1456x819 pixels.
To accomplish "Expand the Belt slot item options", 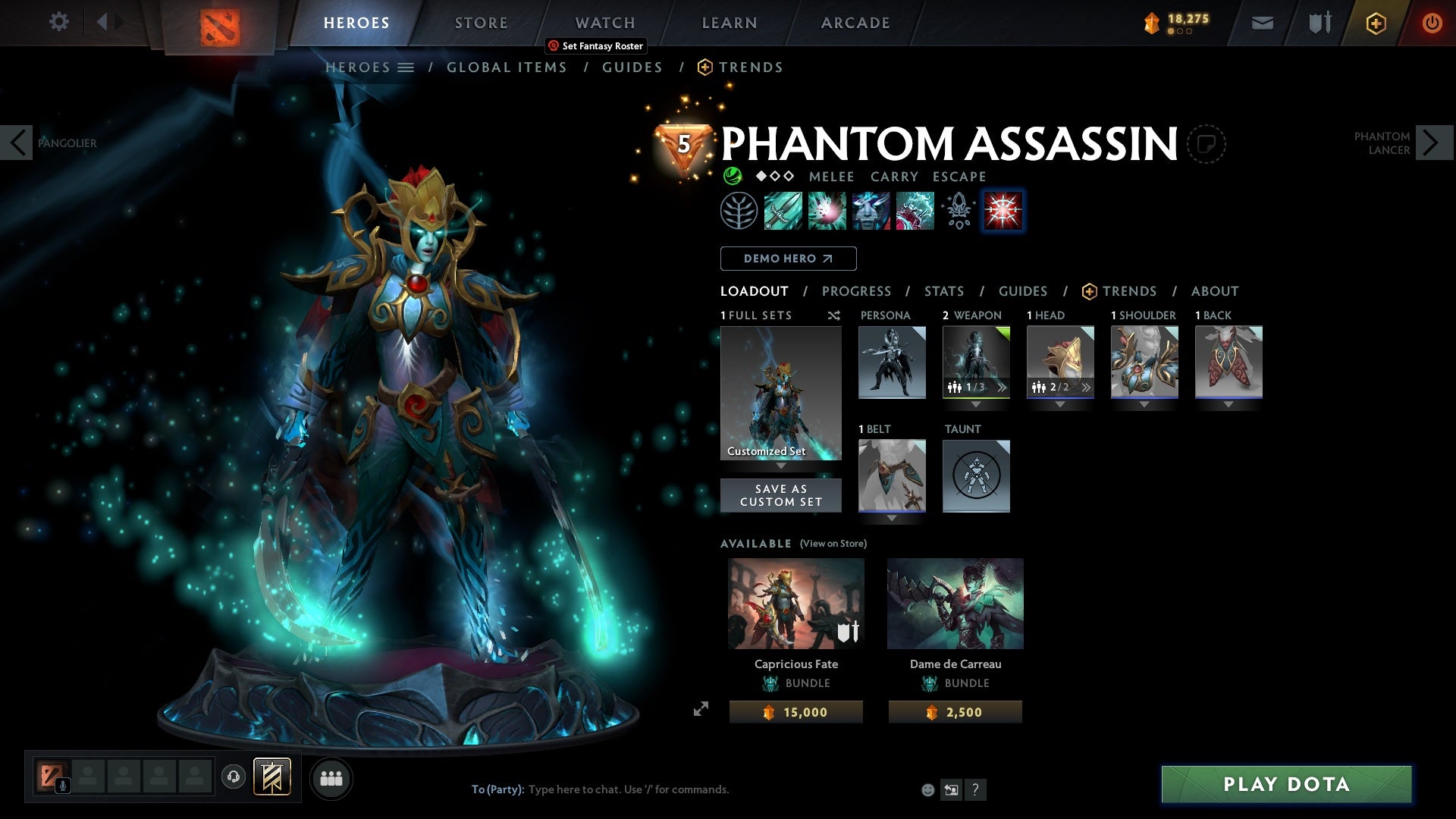I will click(892, 517).
